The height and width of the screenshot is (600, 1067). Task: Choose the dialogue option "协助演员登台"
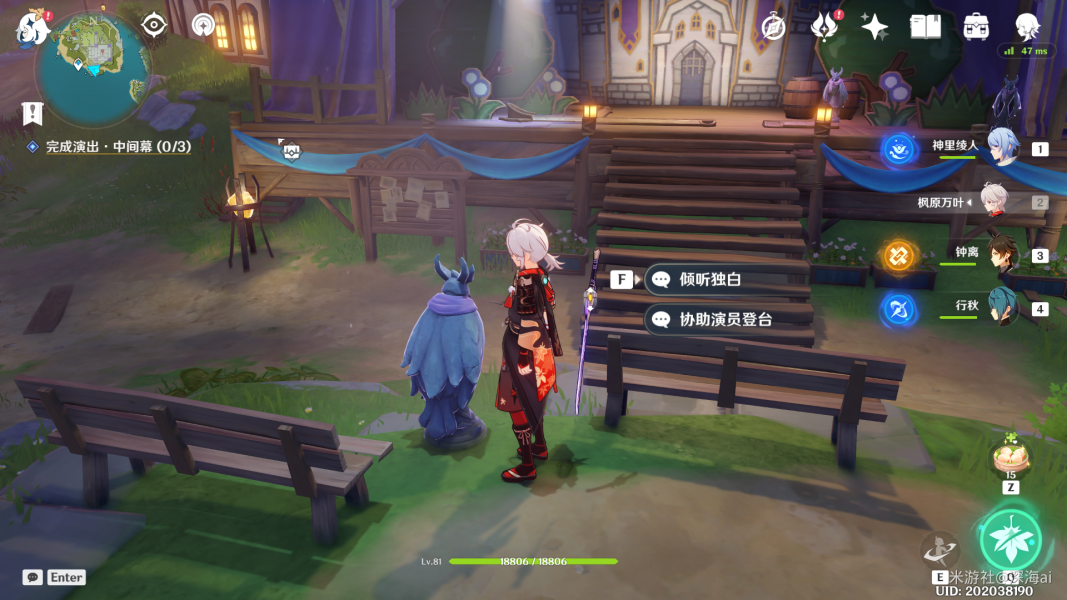(725, 320)
